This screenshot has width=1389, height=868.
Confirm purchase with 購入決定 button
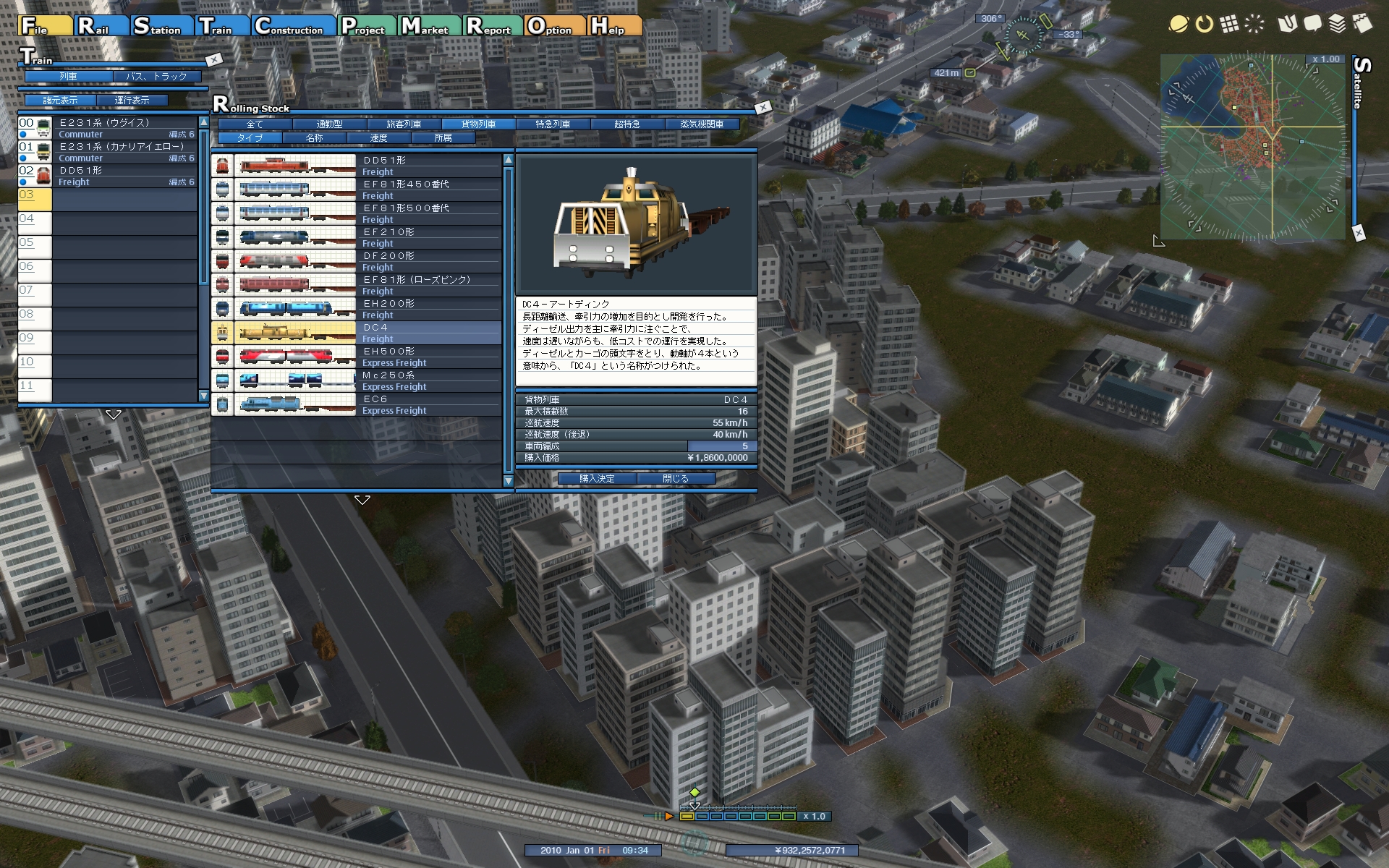point(597,478)
